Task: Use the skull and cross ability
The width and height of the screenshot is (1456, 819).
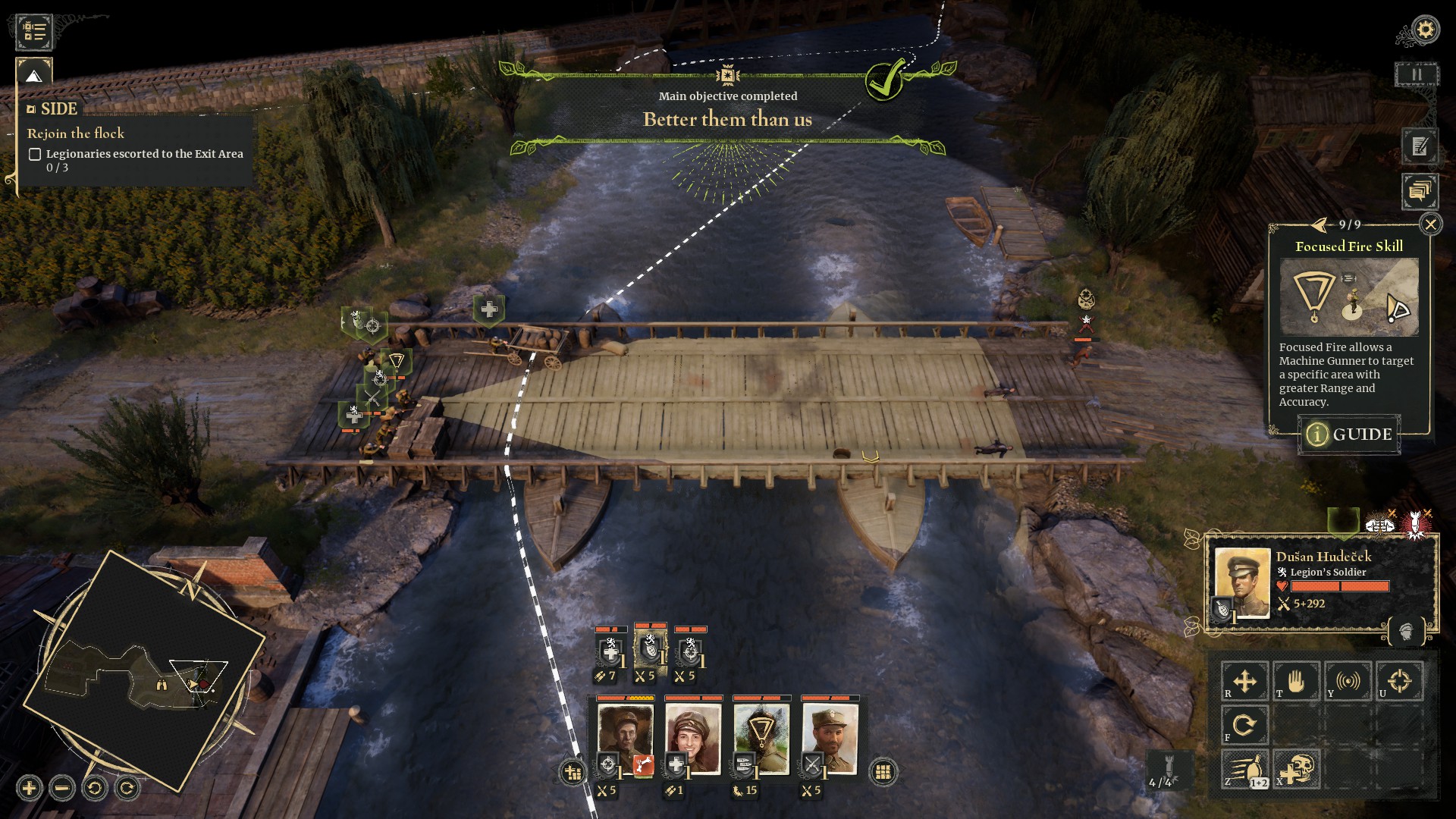Action: coord(1296,770)
